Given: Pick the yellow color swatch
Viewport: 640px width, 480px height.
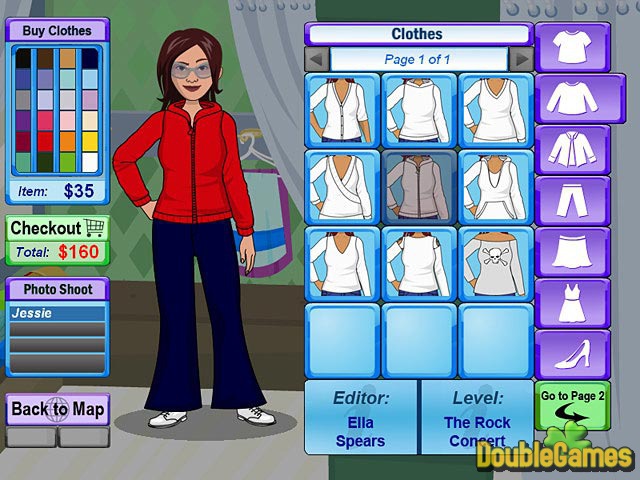Looking at the screenshot, I should pos(90,142).
